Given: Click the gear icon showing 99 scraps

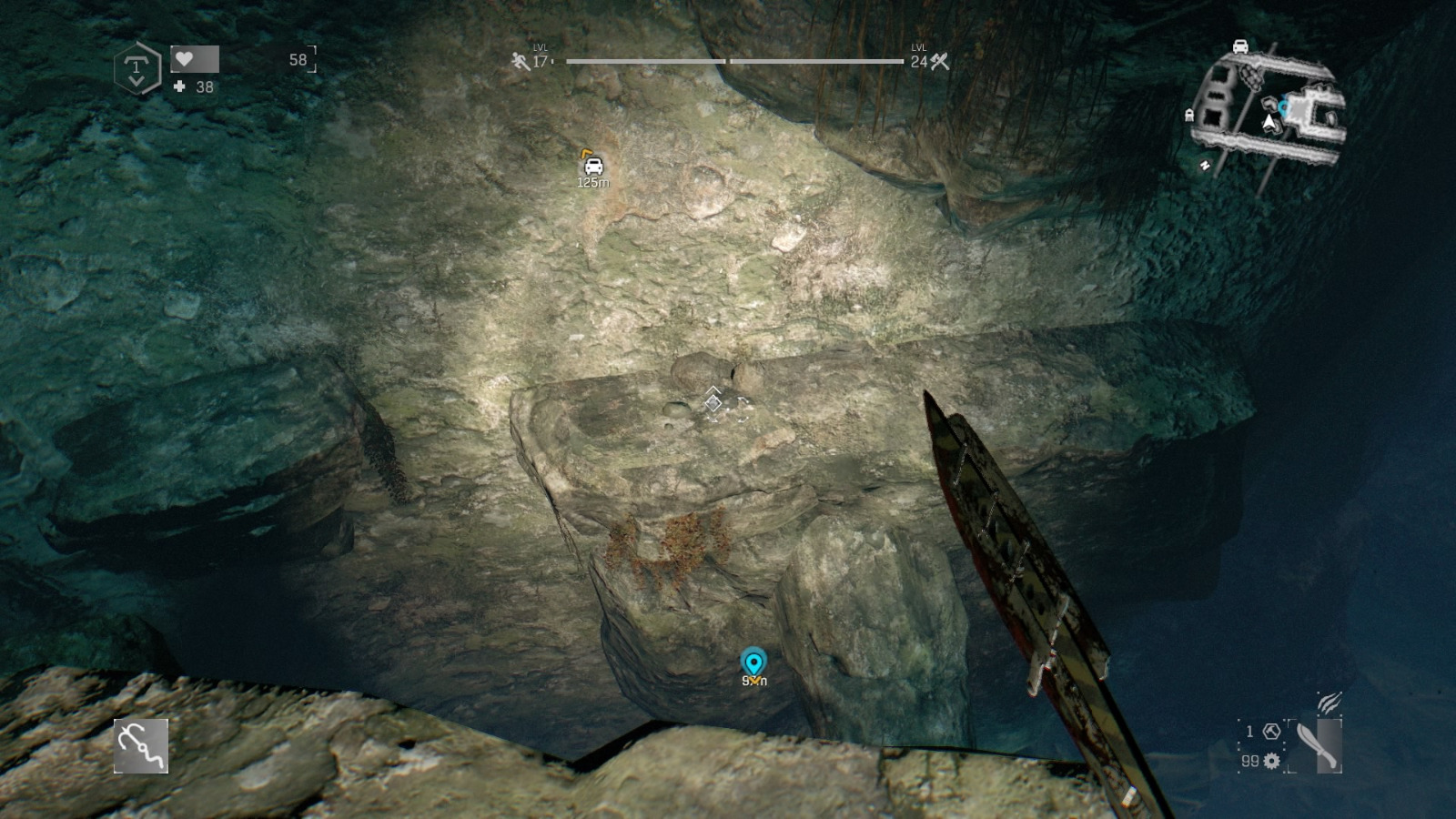Looking at the screenshot, I should click(1271, 761).
